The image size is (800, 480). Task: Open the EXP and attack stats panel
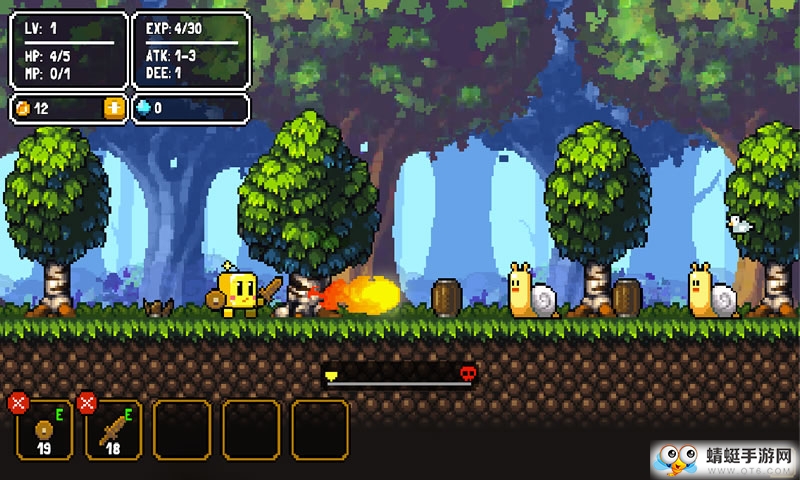[190, 50]
